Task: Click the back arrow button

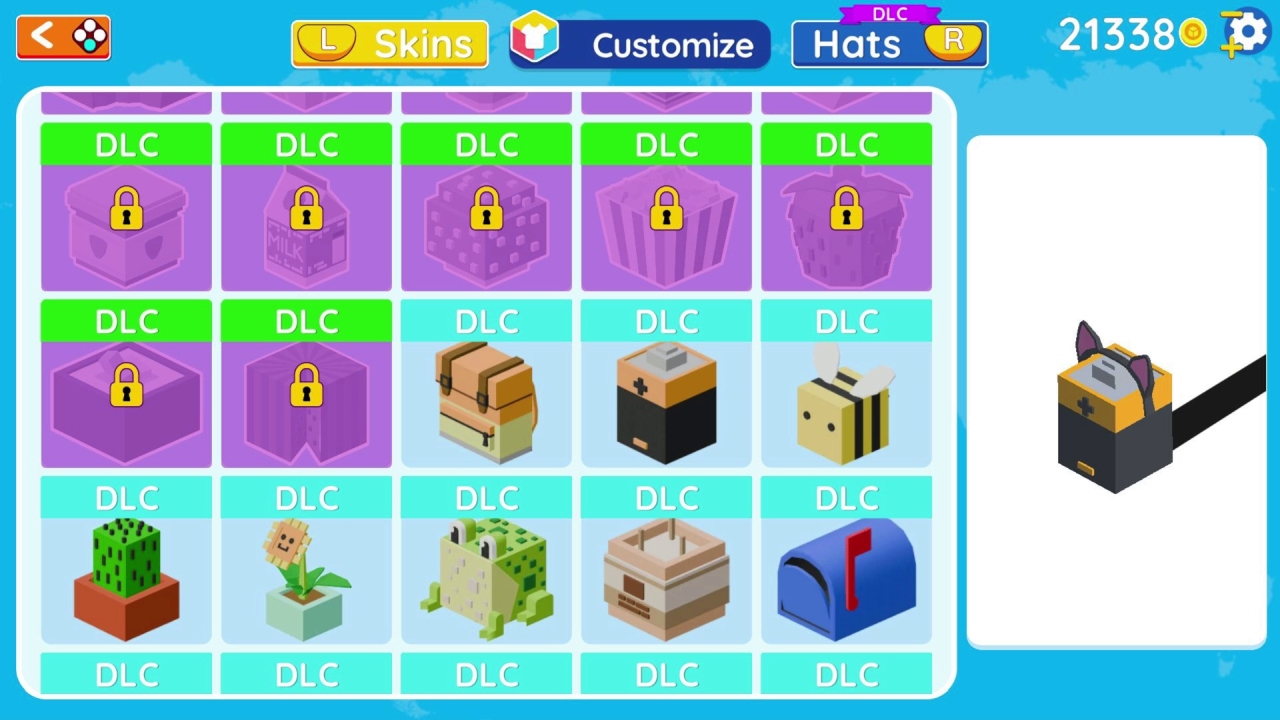Action: coord(62,37)
